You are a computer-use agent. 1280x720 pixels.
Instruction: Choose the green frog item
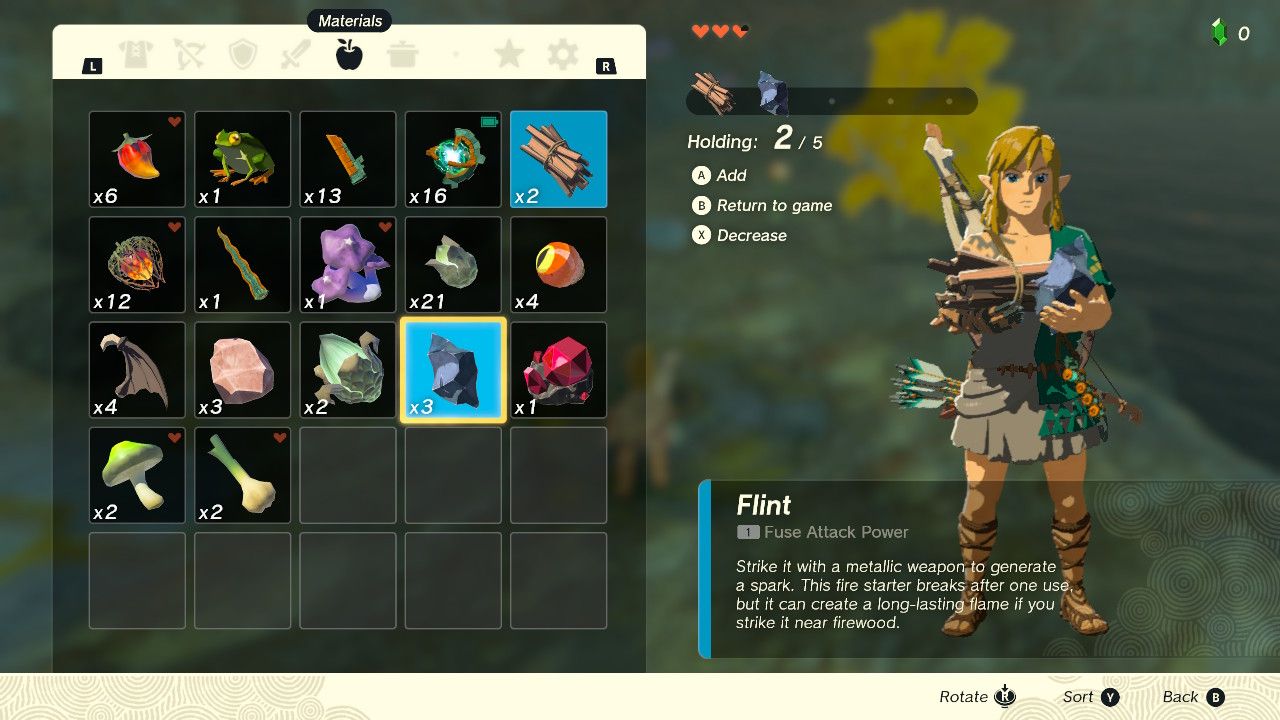tap(242, 159)
